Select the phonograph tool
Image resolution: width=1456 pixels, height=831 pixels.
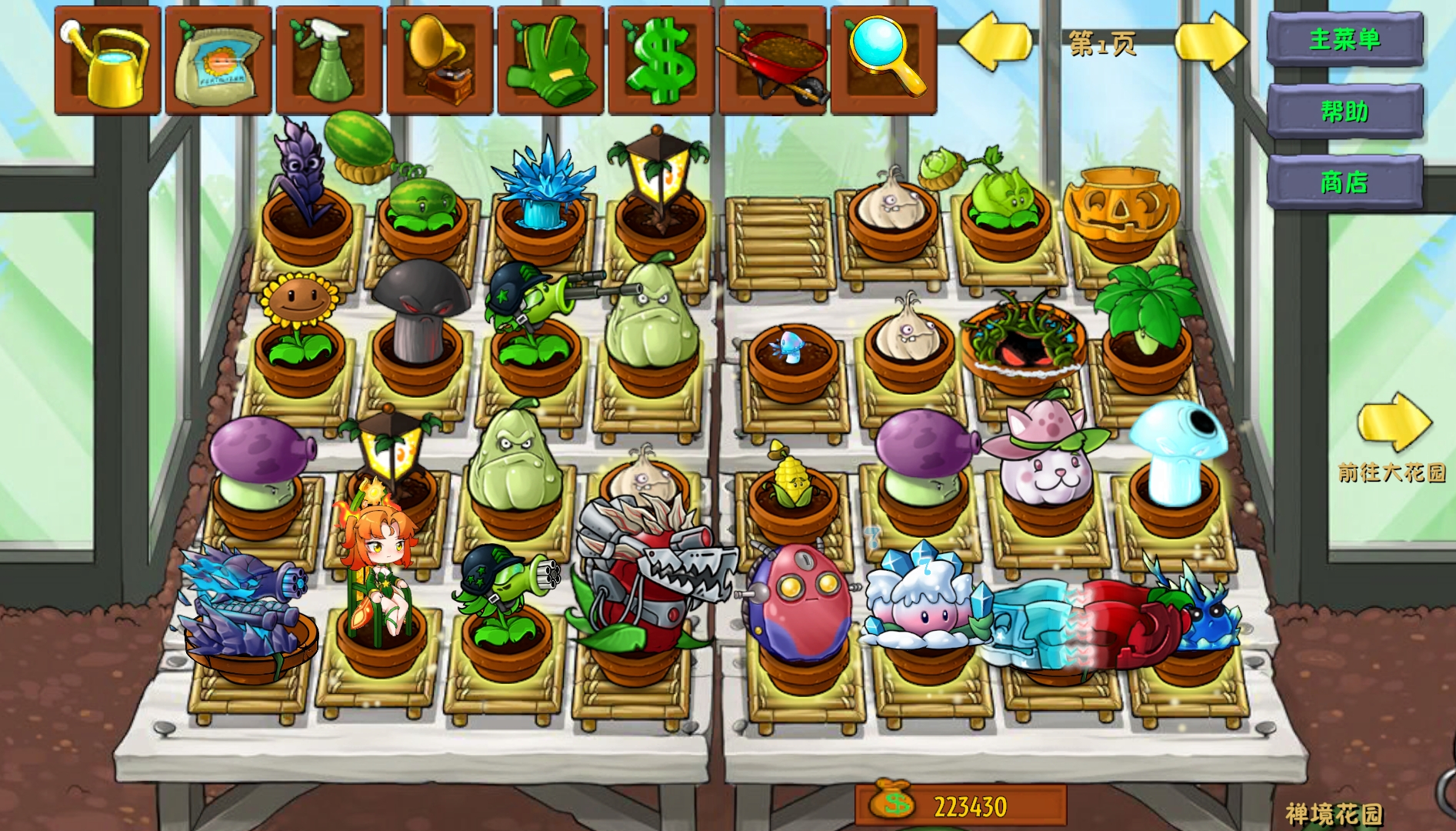[440, 61]
